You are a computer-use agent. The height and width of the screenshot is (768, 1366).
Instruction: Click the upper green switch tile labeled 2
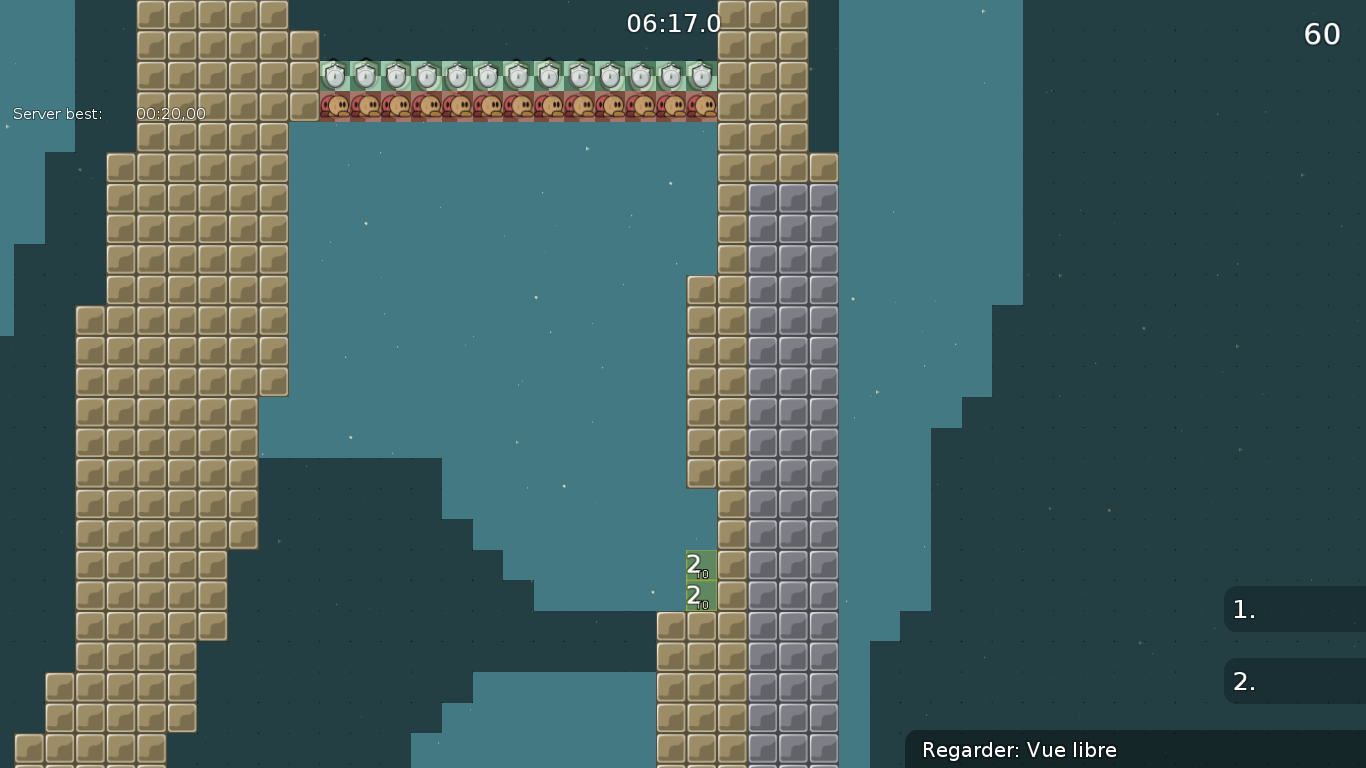pyautogui.click(x=699, y=567)
